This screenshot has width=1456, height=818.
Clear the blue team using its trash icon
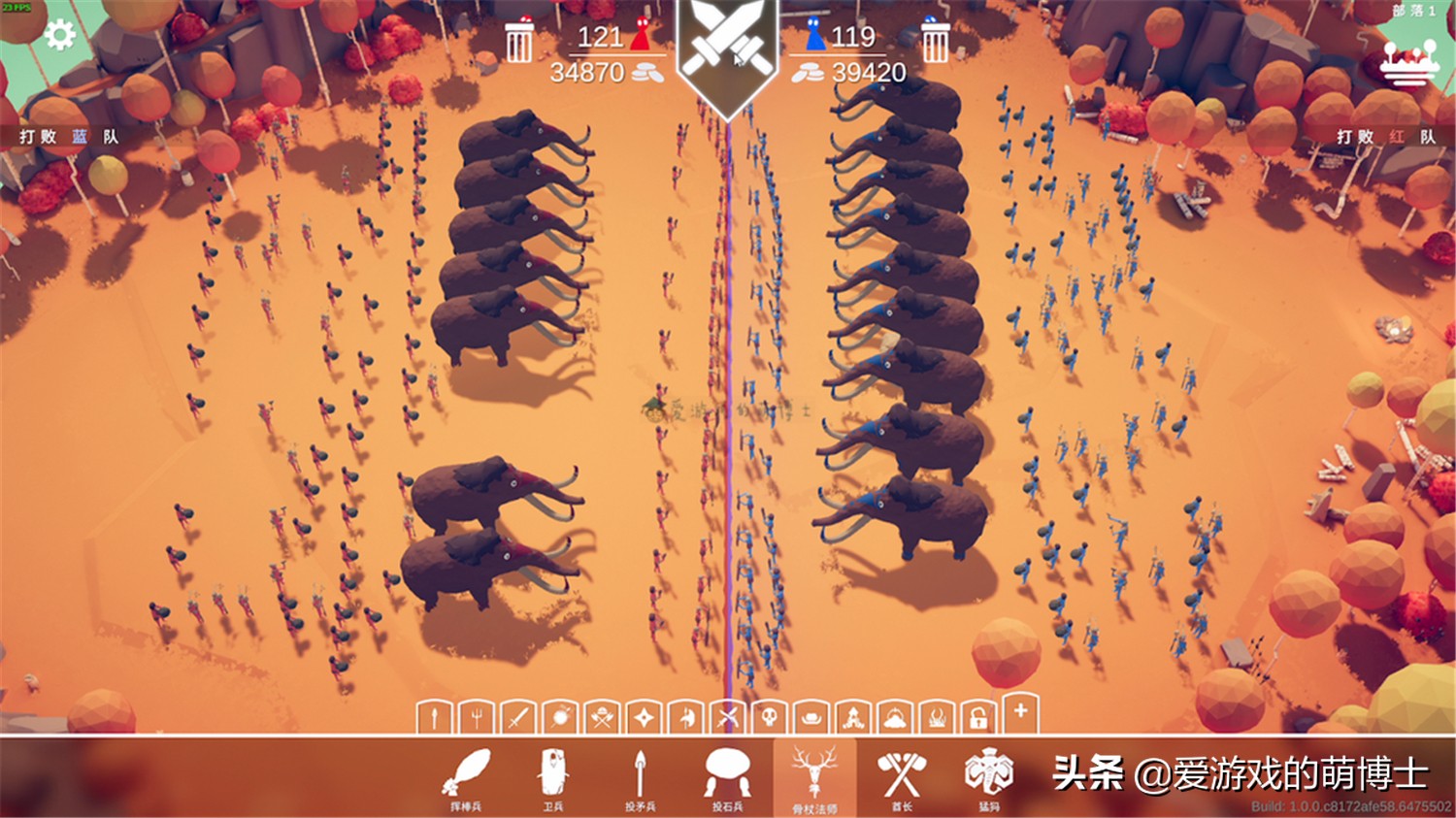pyautogui.click(x=934, y=43)
